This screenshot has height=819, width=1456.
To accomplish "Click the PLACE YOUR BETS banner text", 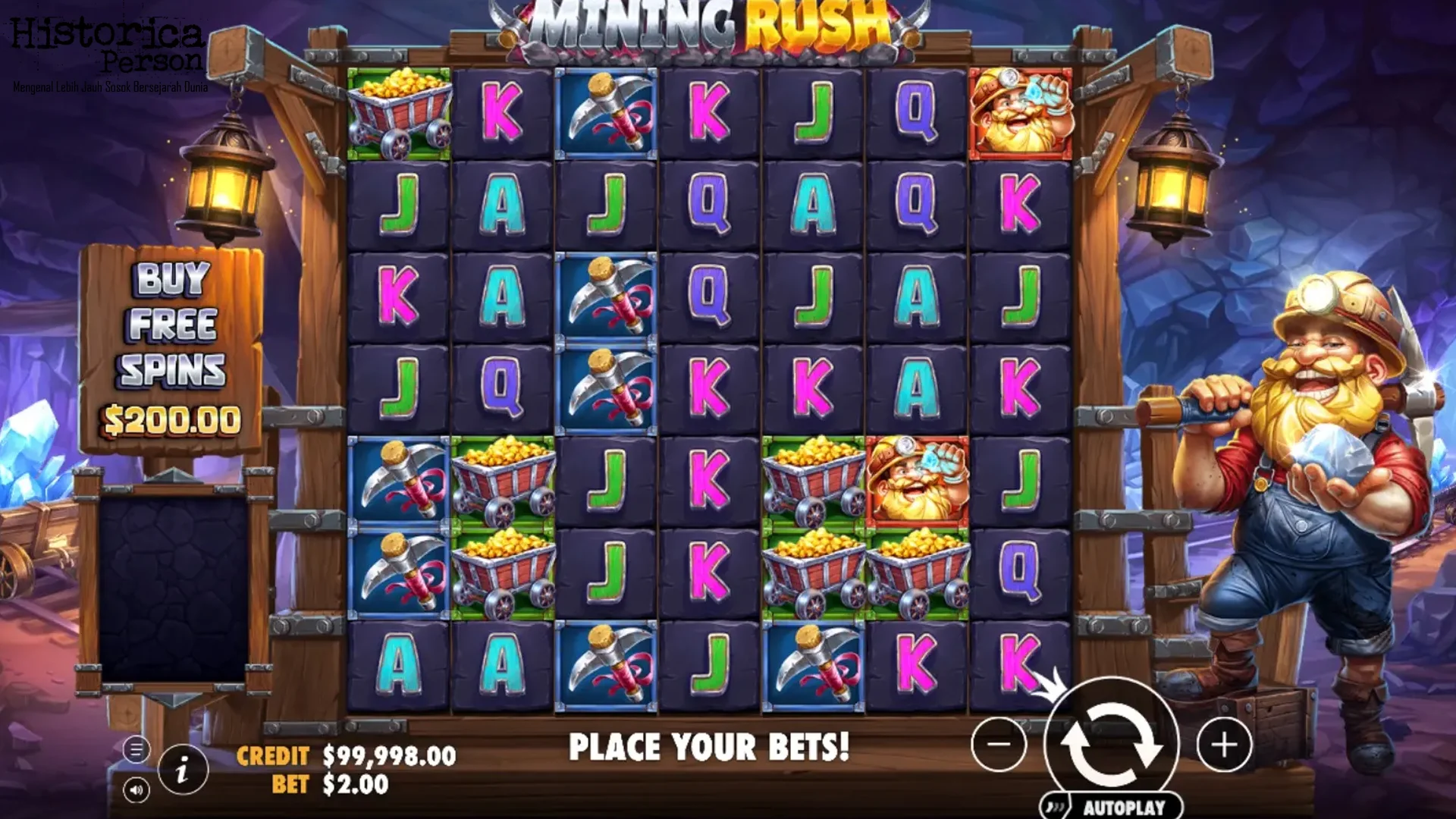I will (711, 746).
